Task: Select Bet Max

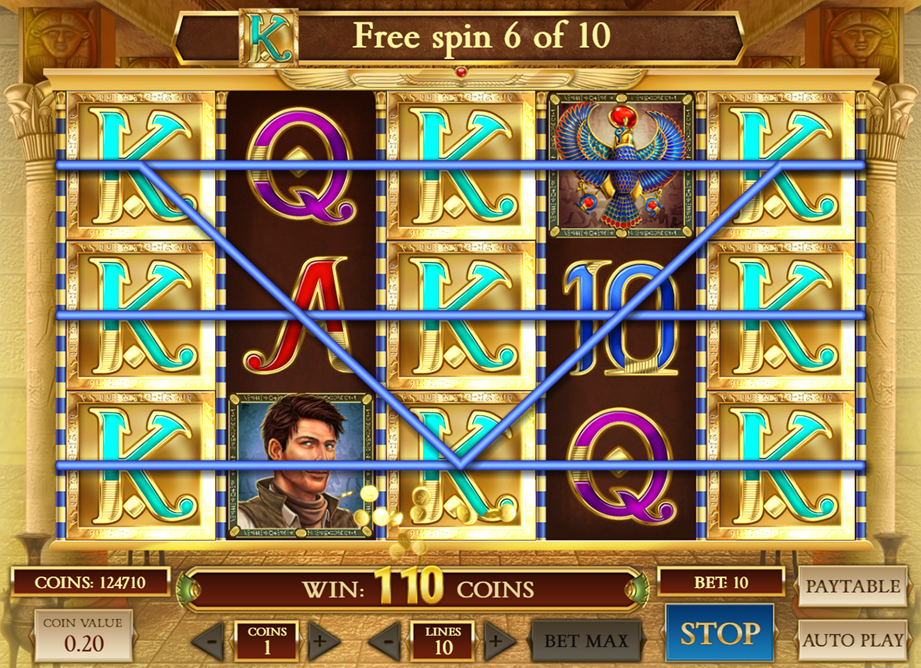Action: coord(586,640)
